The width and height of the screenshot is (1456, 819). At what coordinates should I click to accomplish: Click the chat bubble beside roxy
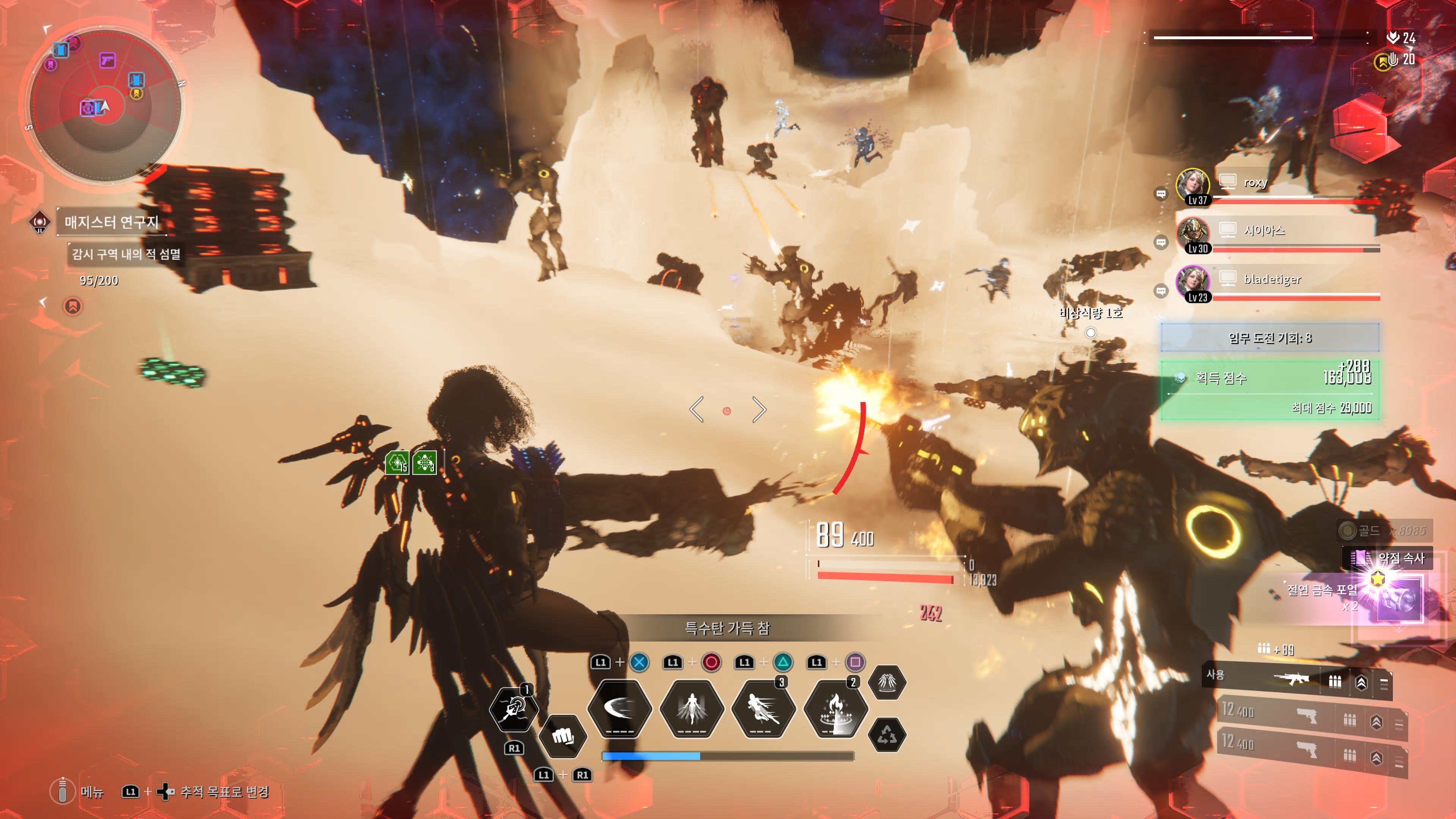(1161, 194)
